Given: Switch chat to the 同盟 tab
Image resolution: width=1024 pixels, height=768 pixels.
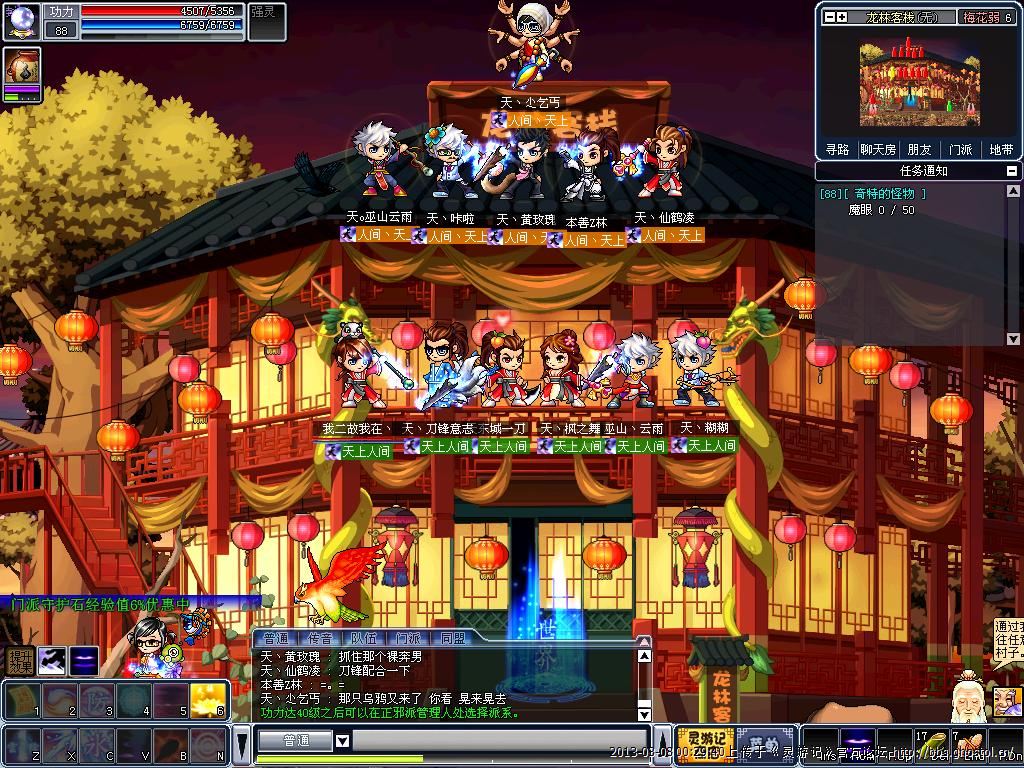Looking at the screenshot, I should pyautogui.click(x=452, y=638).
